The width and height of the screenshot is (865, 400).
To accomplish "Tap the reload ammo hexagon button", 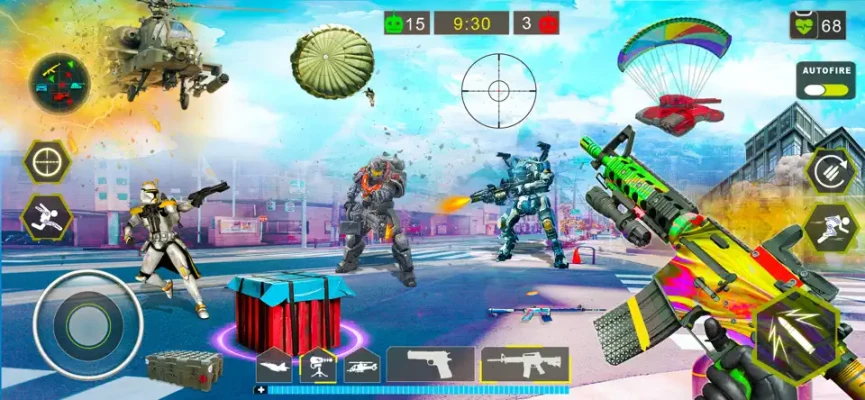I will tap(830, 172).
